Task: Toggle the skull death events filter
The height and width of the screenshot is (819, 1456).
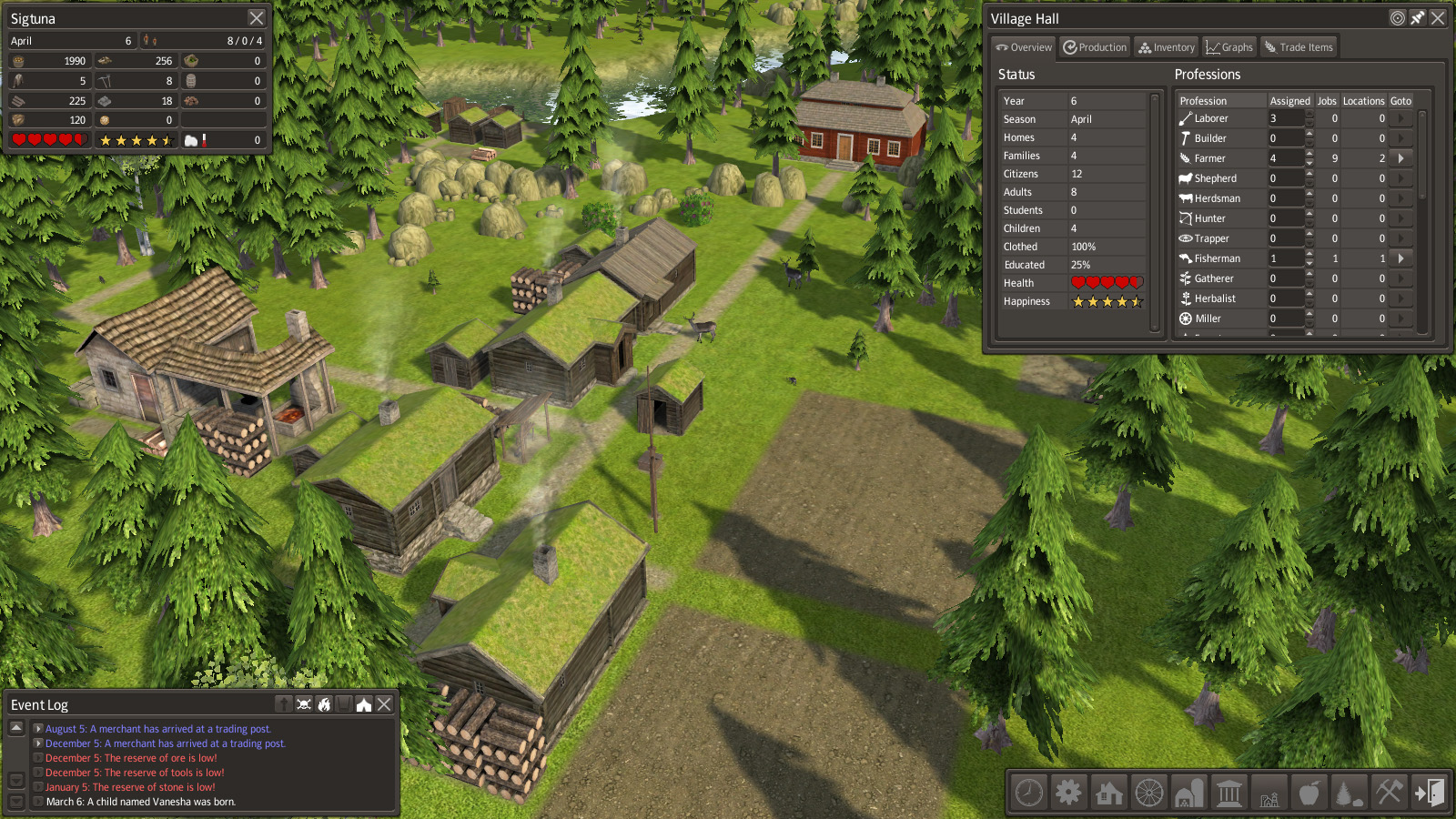Action: click(x=304, y=704)
